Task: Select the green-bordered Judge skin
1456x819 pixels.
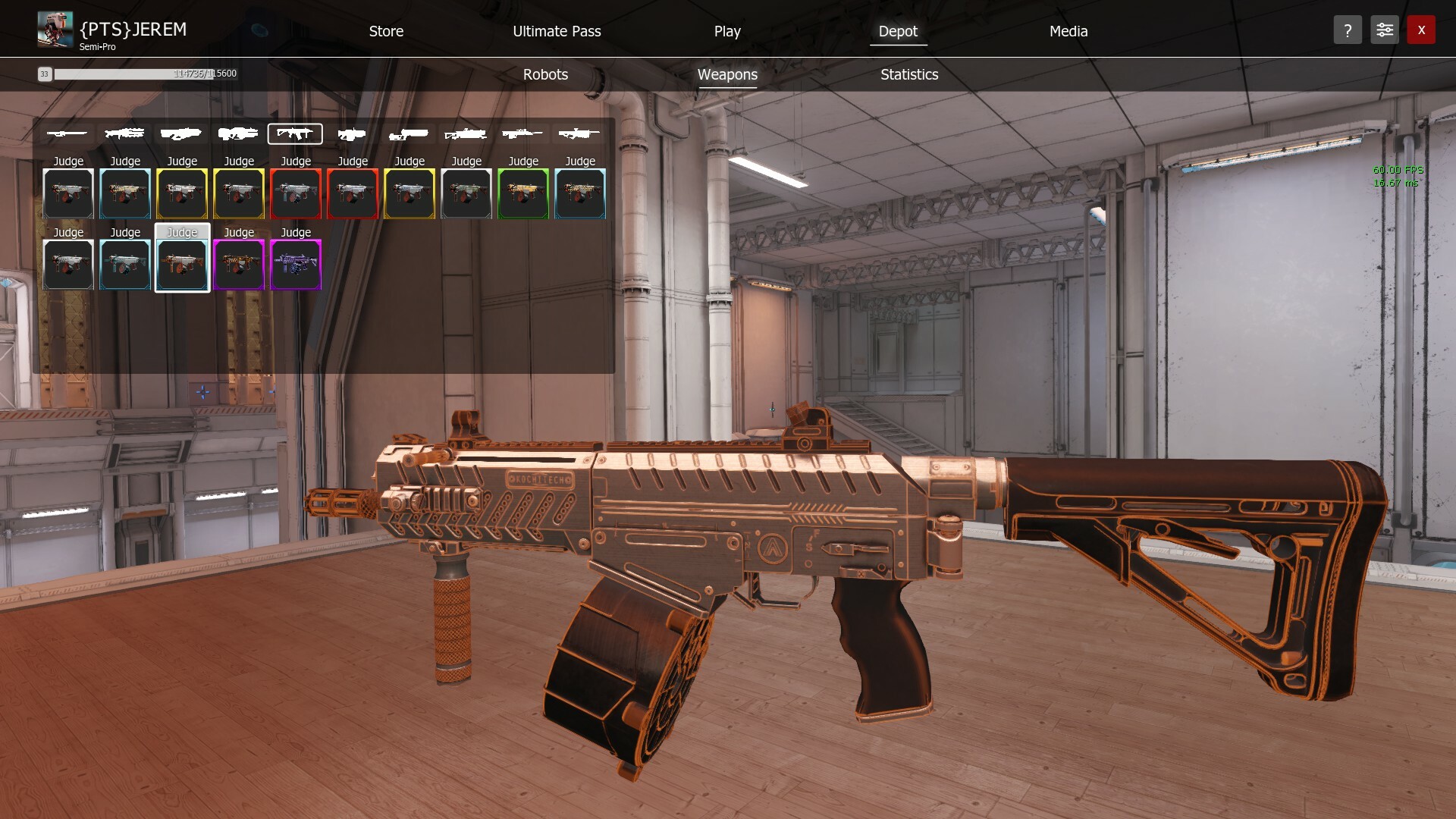Action: pyautogui.click(x=523, y=194)
